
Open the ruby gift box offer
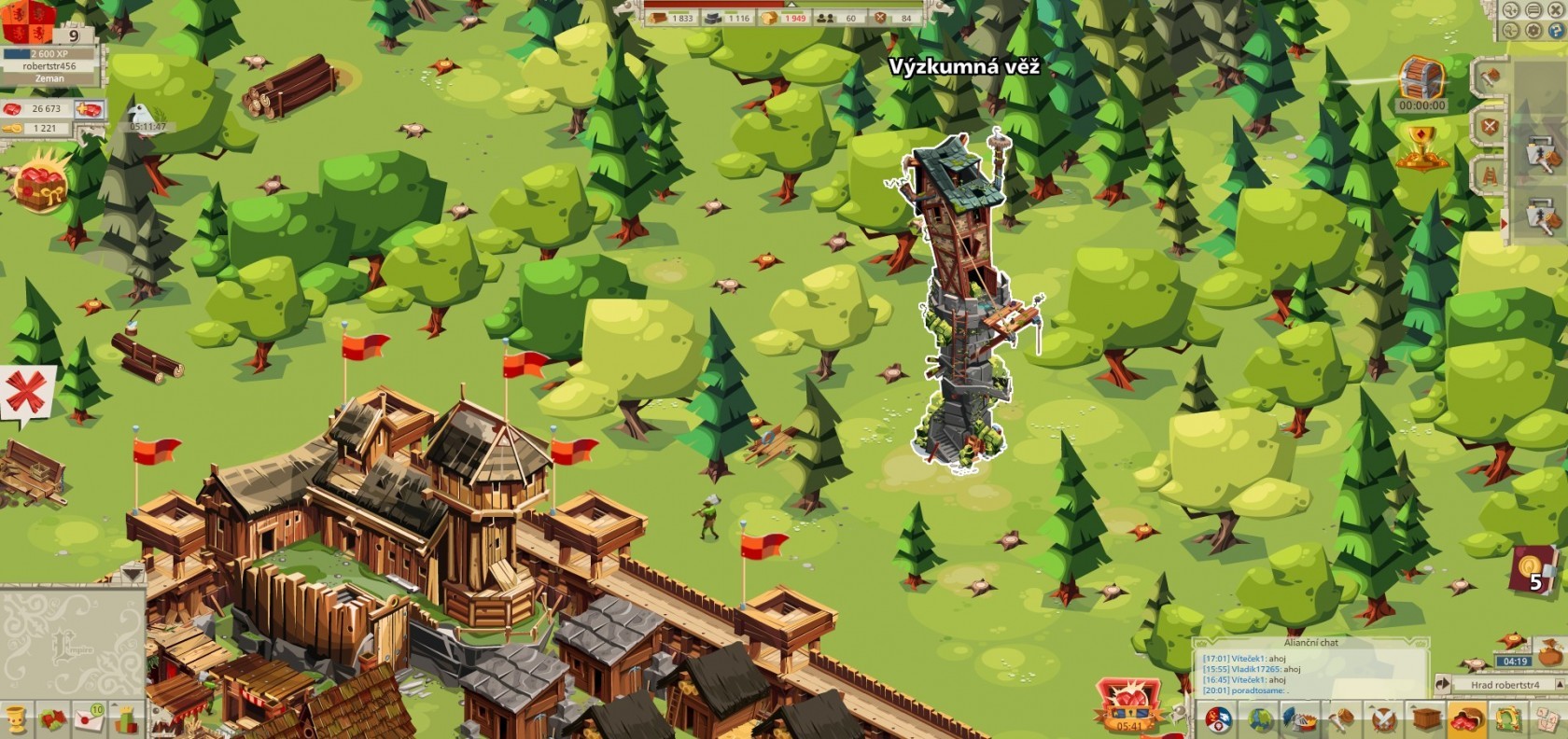tap(41, 184)
